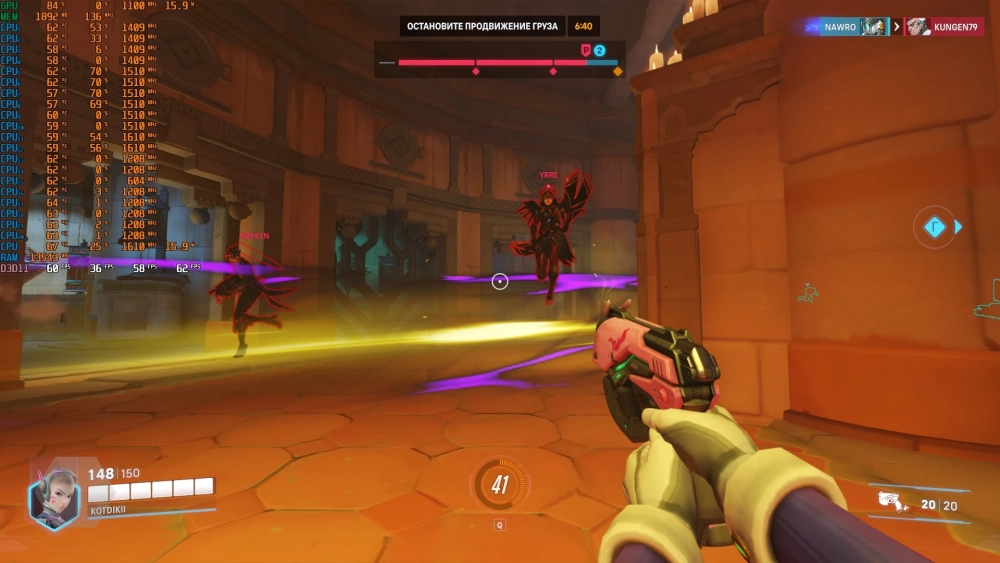The height and width of the screenshot is (563, 1000).
Task: Click the blue diamond mech ability icon
Action: coord(934,227)
